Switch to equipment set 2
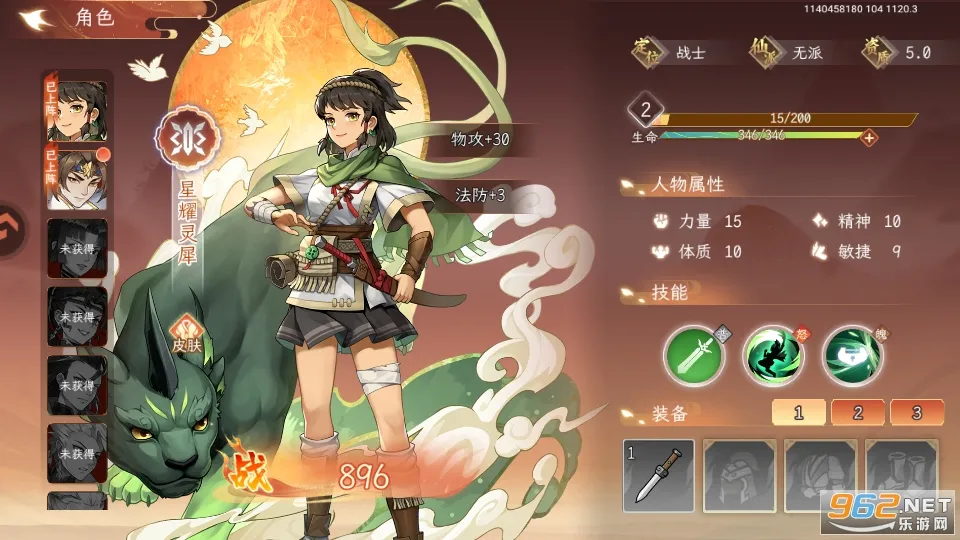Screen dimensions: 960x540 (857, 412)
